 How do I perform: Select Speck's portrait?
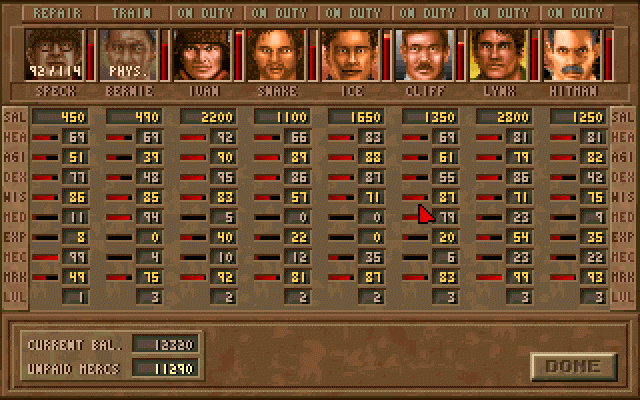click(x=56, y=54)
